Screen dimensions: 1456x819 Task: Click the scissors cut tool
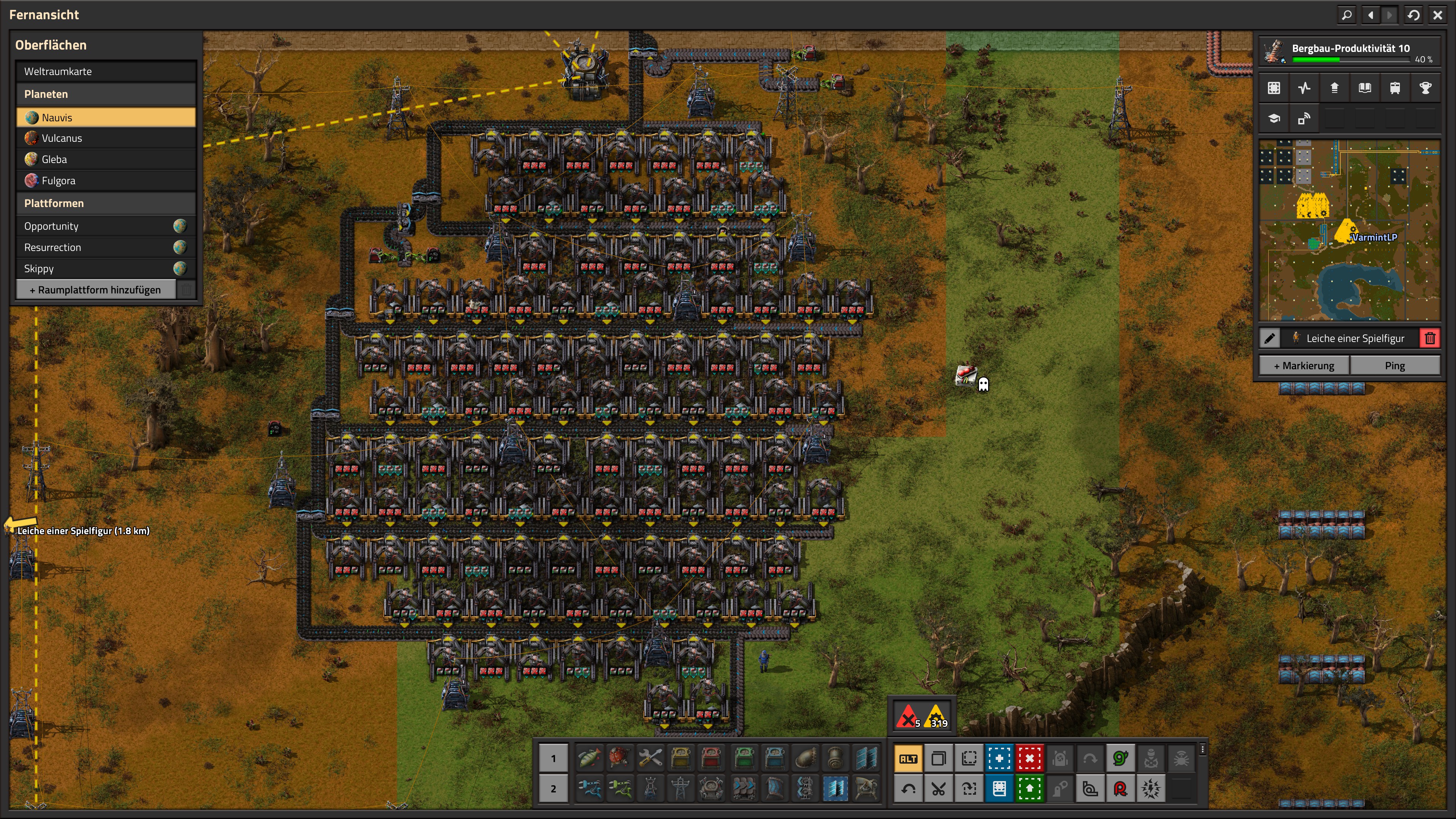click(938, 789)
